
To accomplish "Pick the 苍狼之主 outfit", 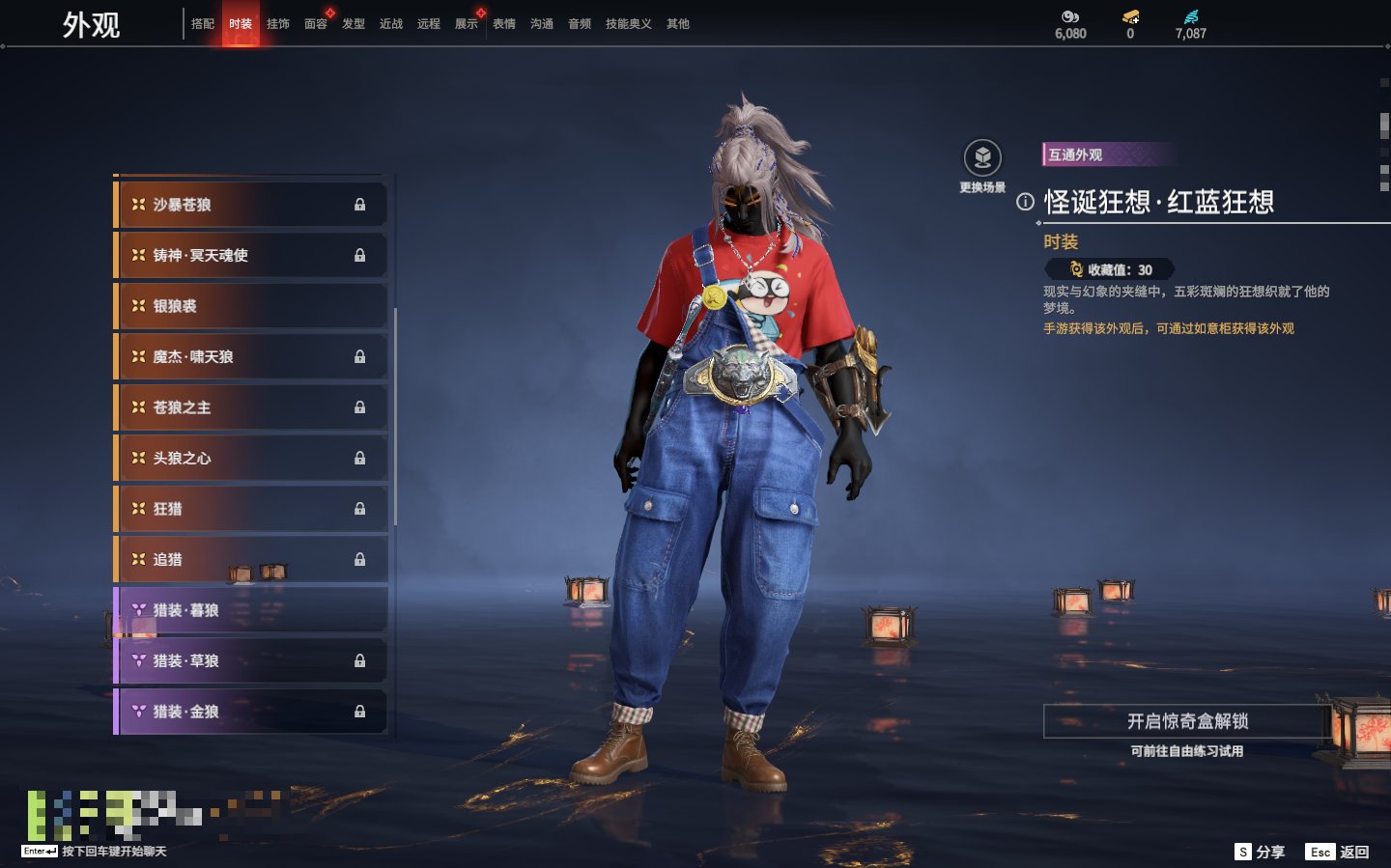I will tap(250, 407).
